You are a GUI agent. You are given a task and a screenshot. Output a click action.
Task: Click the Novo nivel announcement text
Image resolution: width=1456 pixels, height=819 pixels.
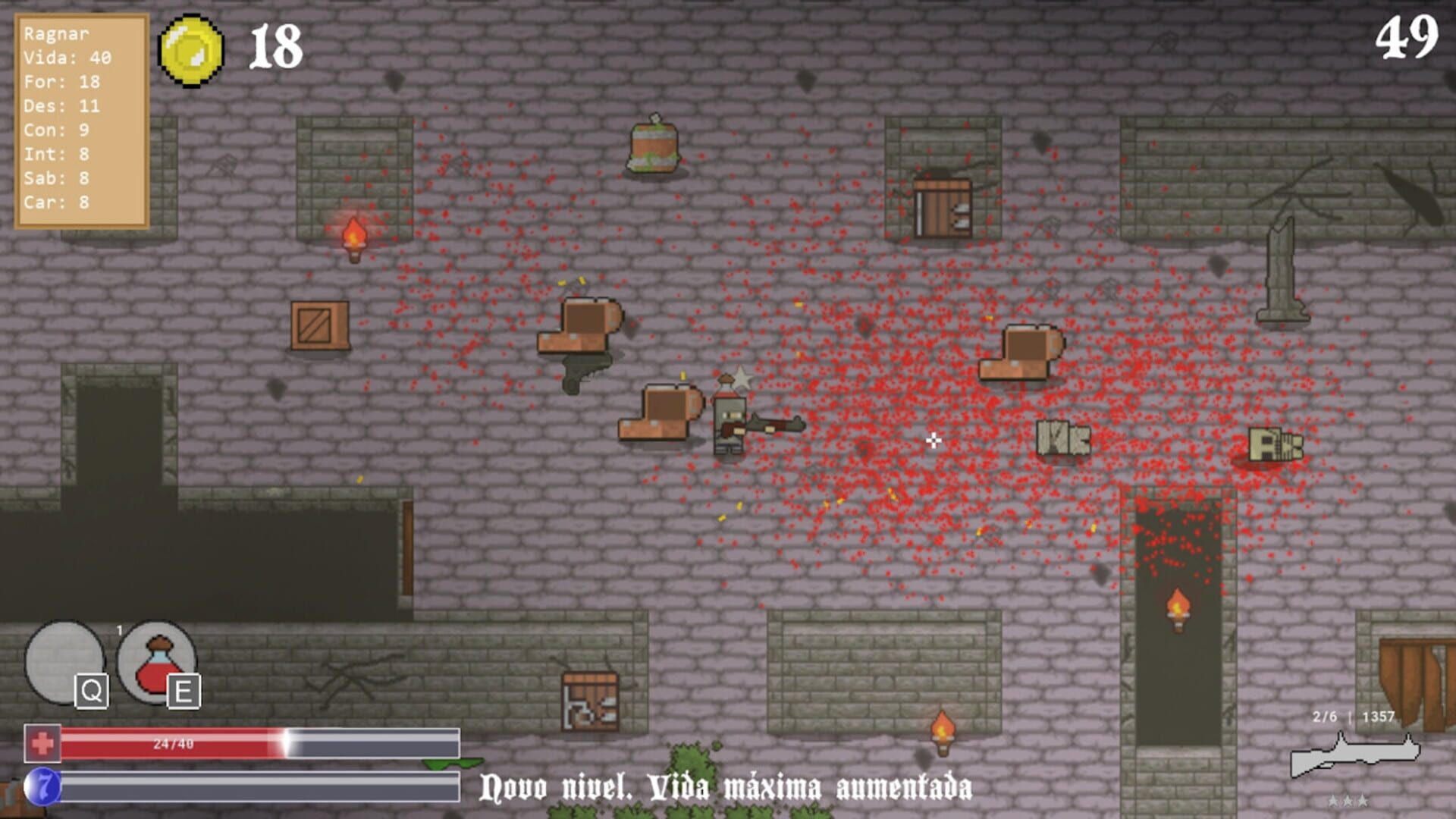coord(728,787)
